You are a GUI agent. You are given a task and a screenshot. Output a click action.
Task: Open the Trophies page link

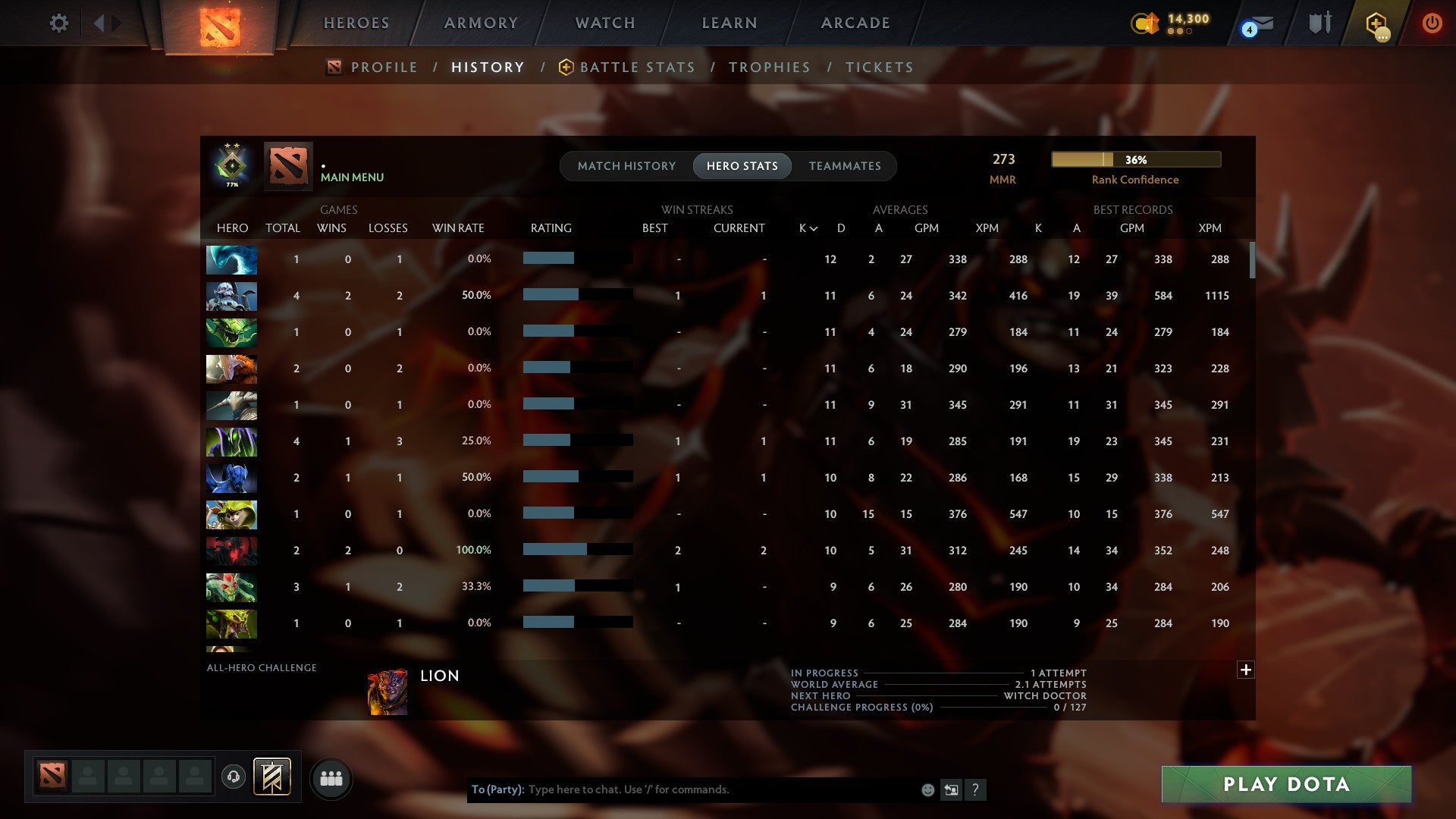769,67
